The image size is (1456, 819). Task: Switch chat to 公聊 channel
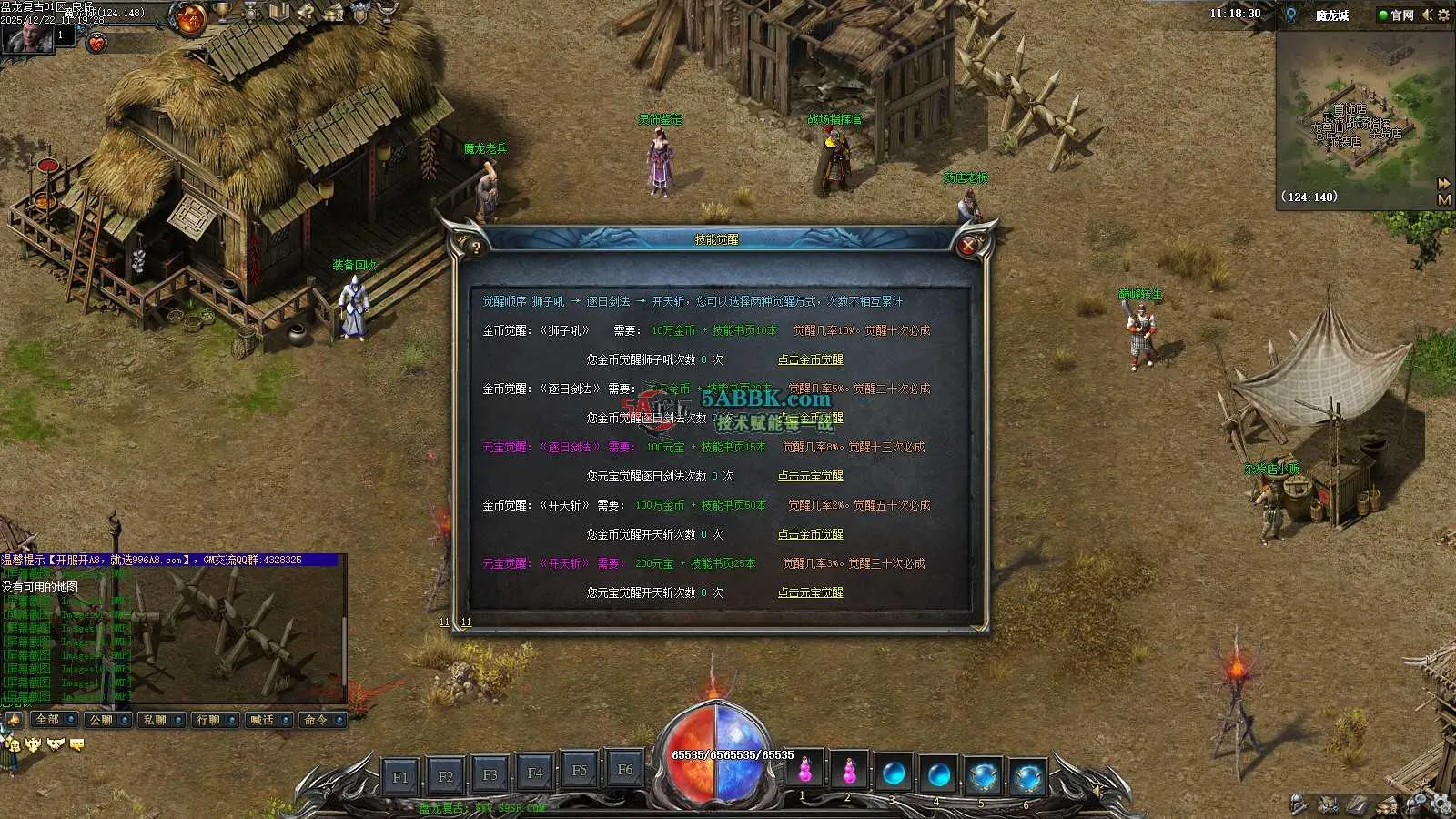click(x=107, y=720)
